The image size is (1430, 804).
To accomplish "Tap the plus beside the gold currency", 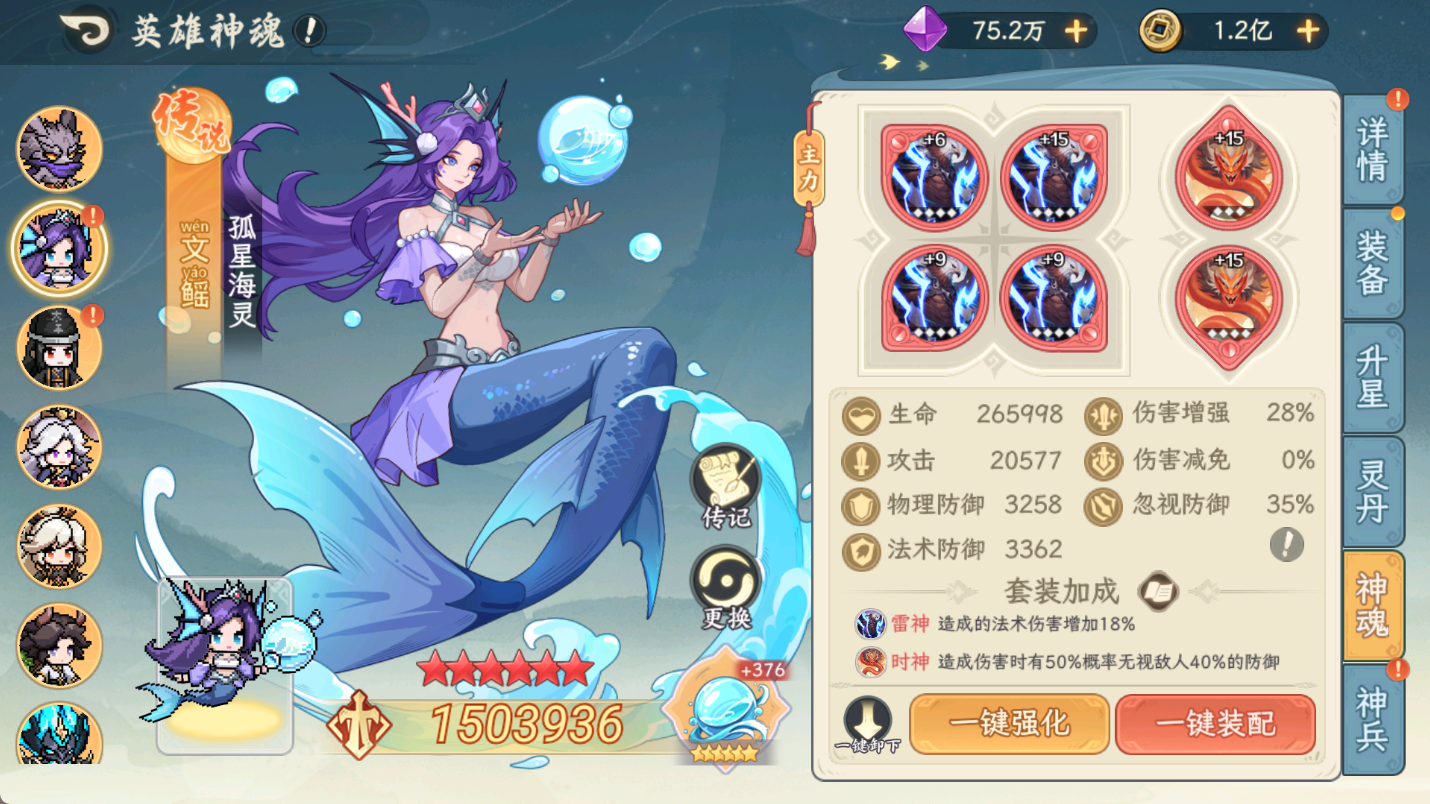I will (1308, 31).
